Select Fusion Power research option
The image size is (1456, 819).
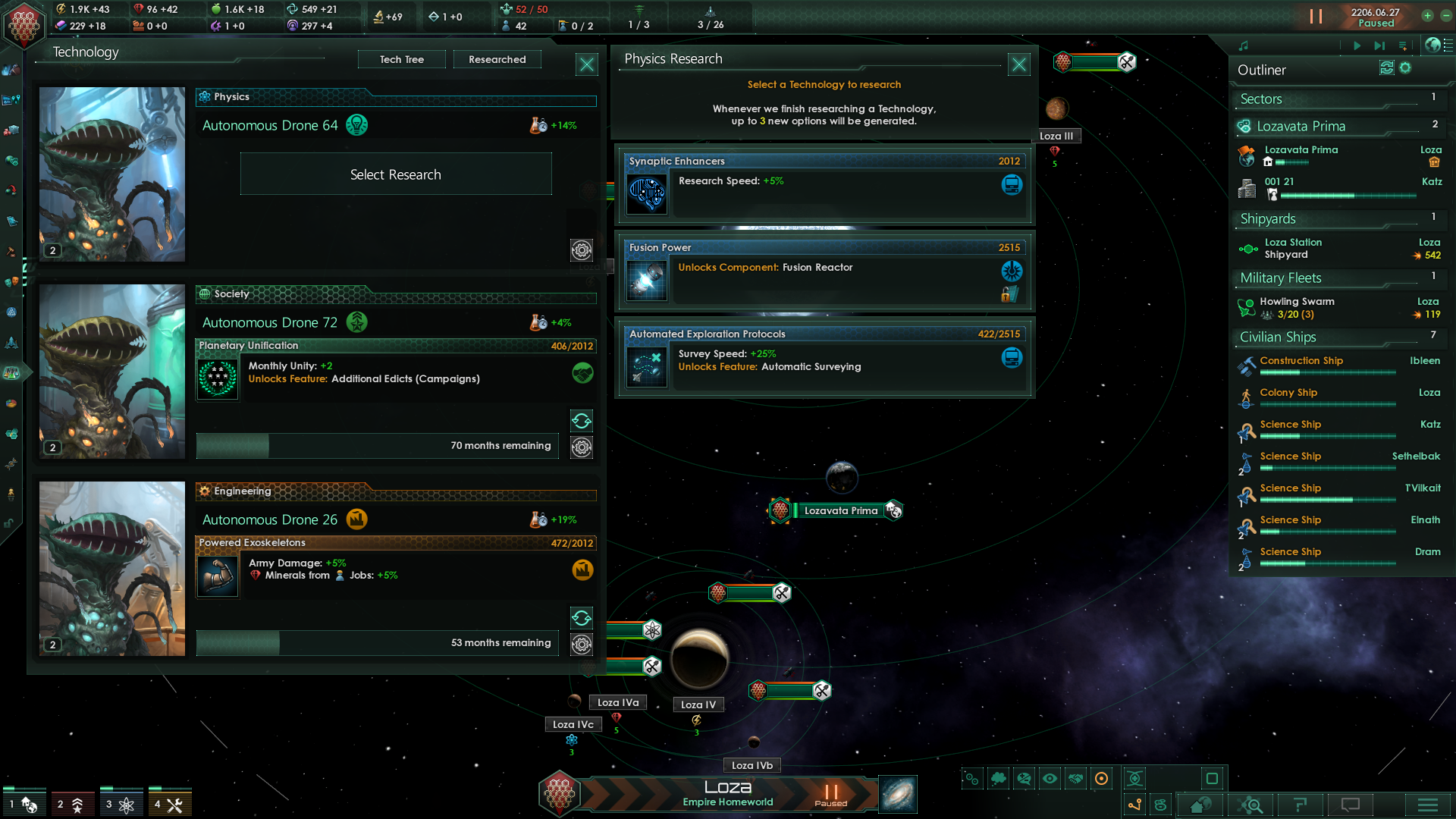[824, 273]
